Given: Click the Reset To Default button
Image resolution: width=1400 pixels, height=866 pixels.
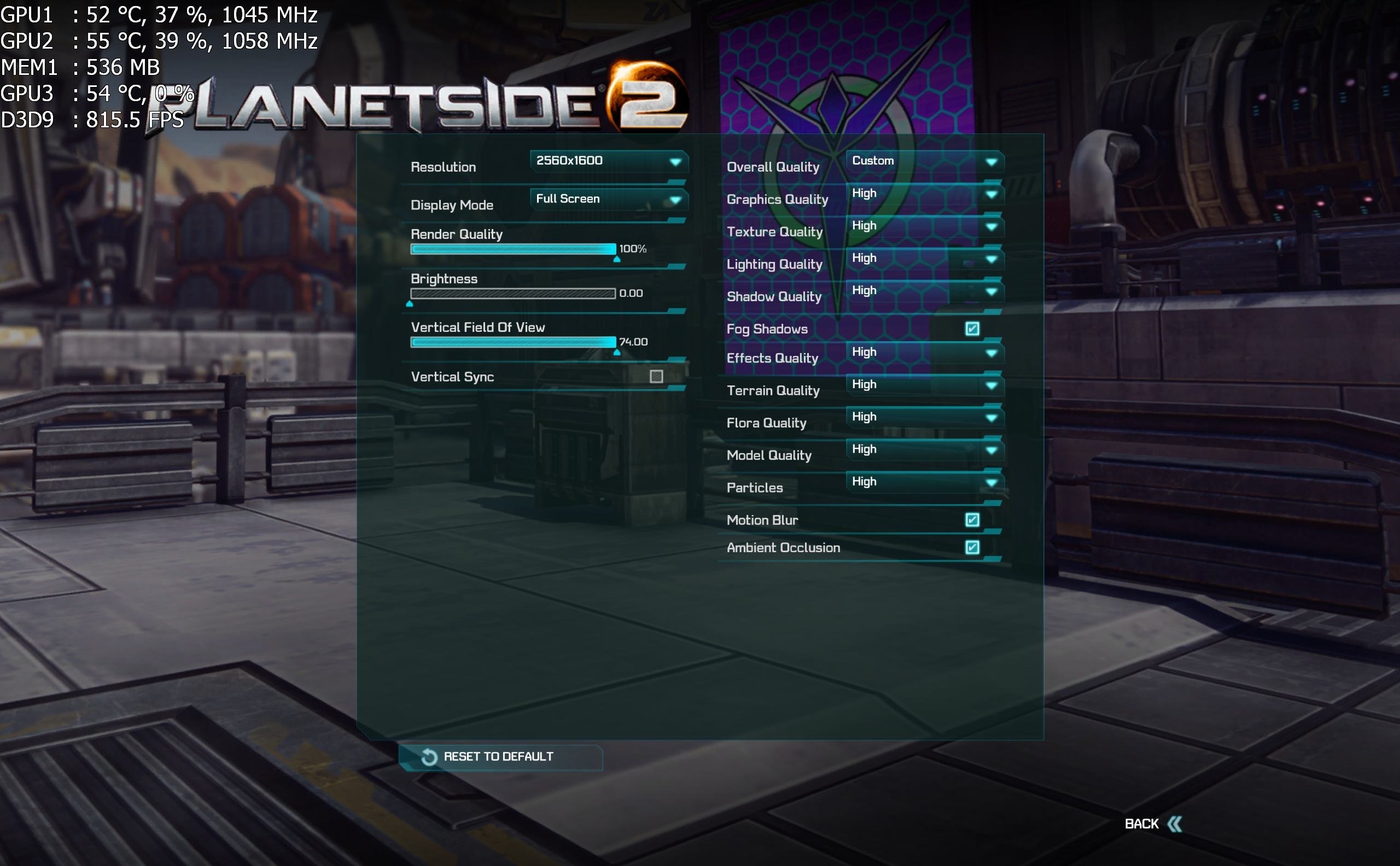Looking at the screenshot, I should [x=499, y=757].
